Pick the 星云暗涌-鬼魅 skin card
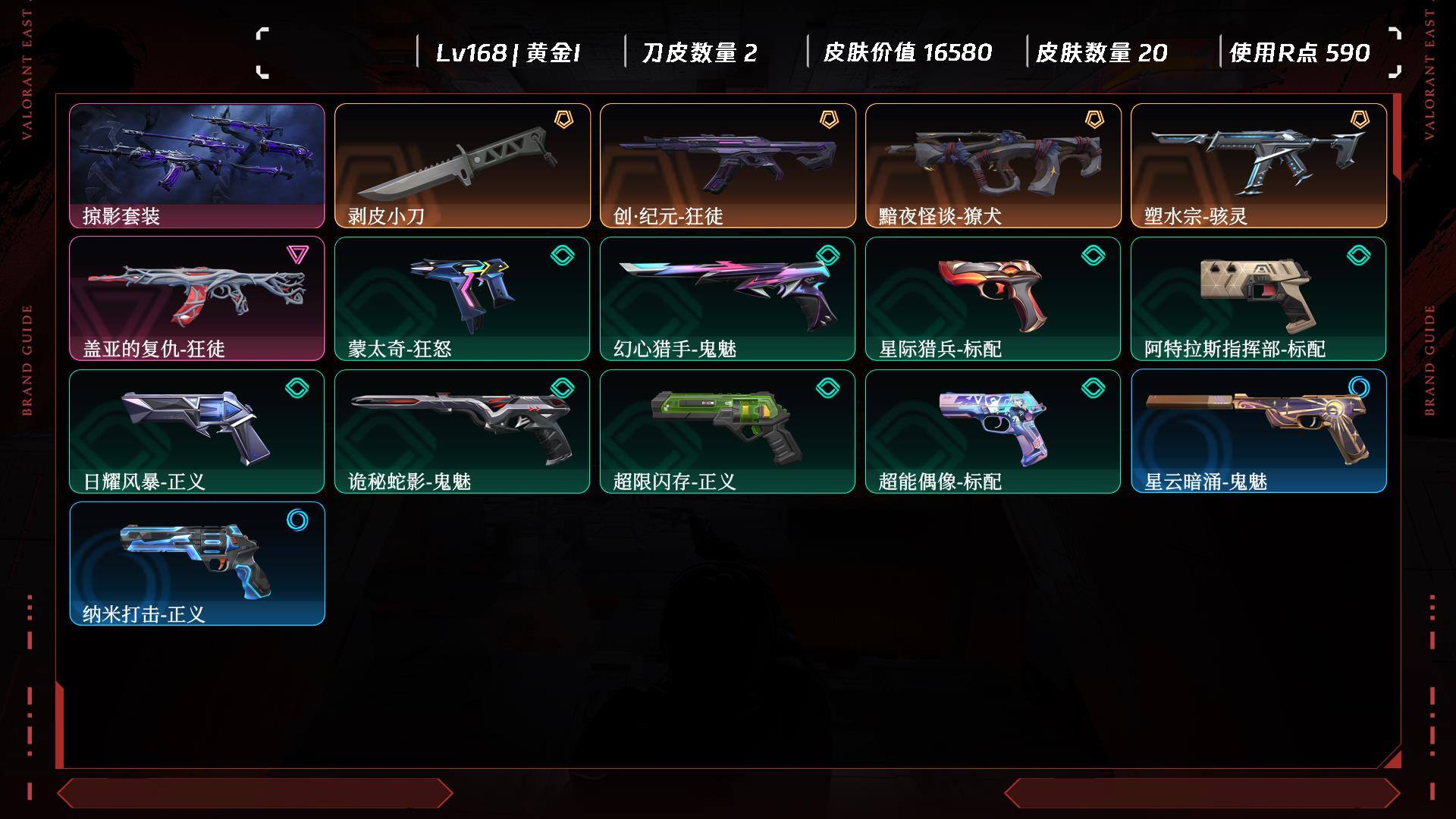 pos(1259,431)
